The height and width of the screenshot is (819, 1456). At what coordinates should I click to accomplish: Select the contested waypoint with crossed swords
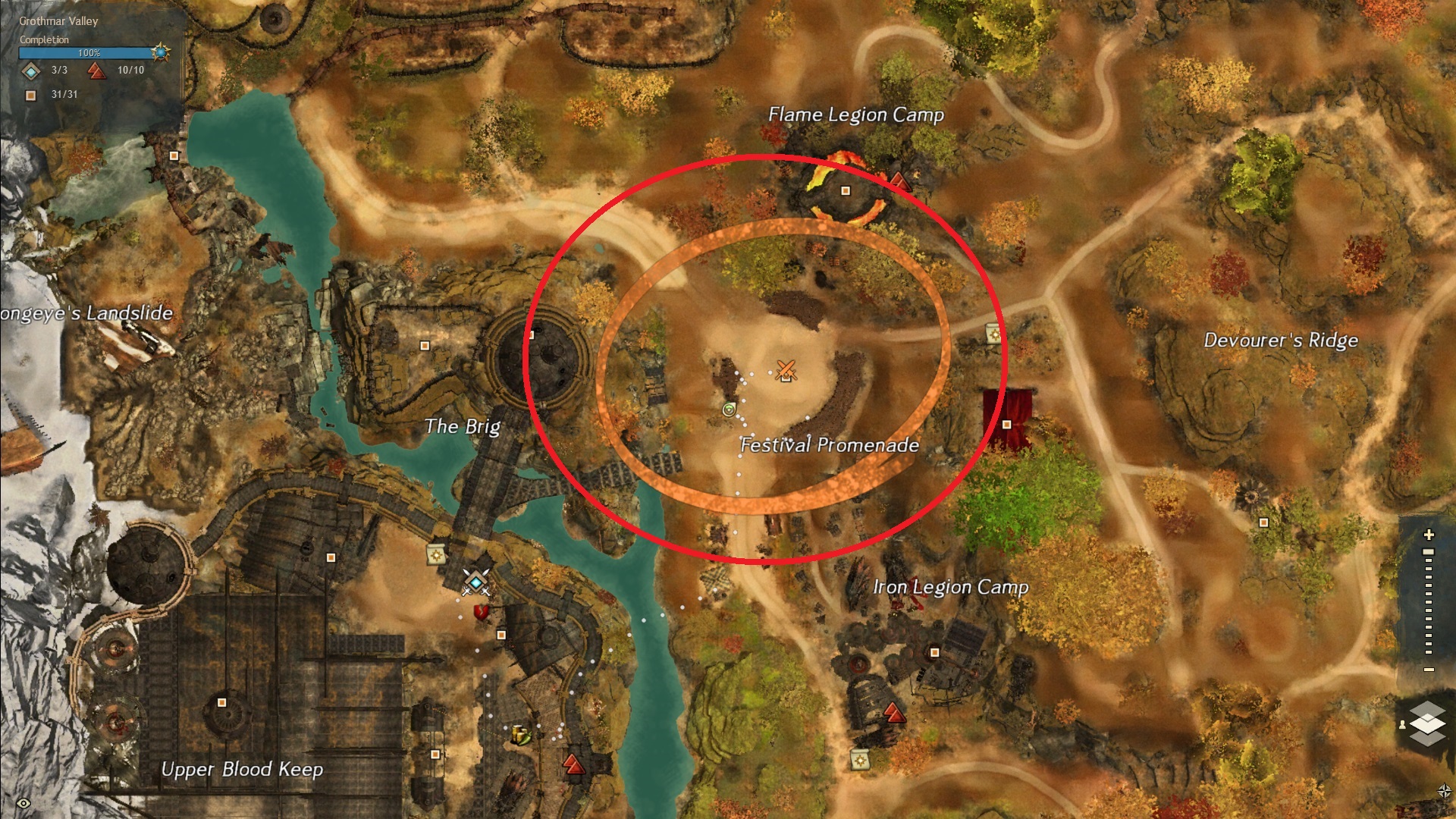point(475,582)
